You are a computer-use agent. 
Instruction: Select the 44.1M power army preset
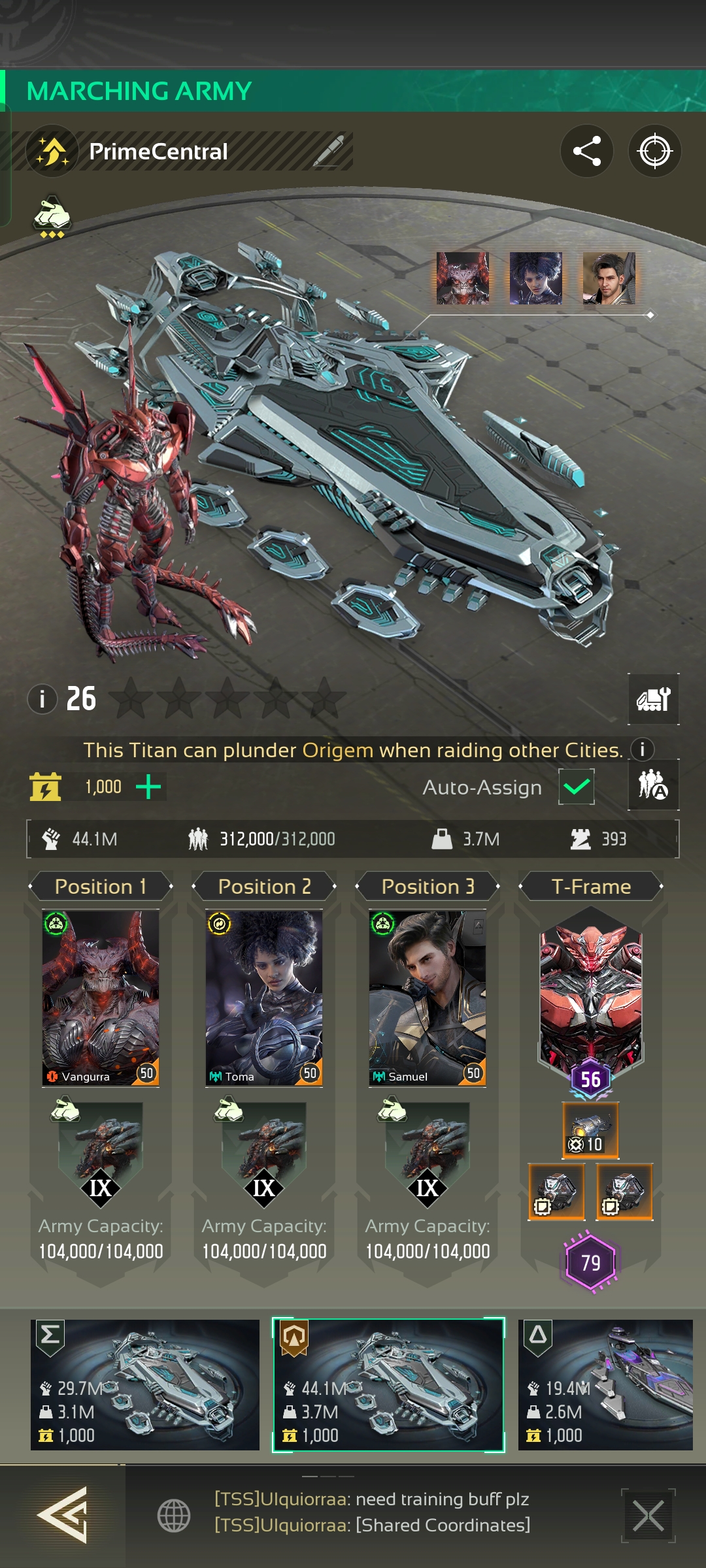click(x=388, y=1384)
